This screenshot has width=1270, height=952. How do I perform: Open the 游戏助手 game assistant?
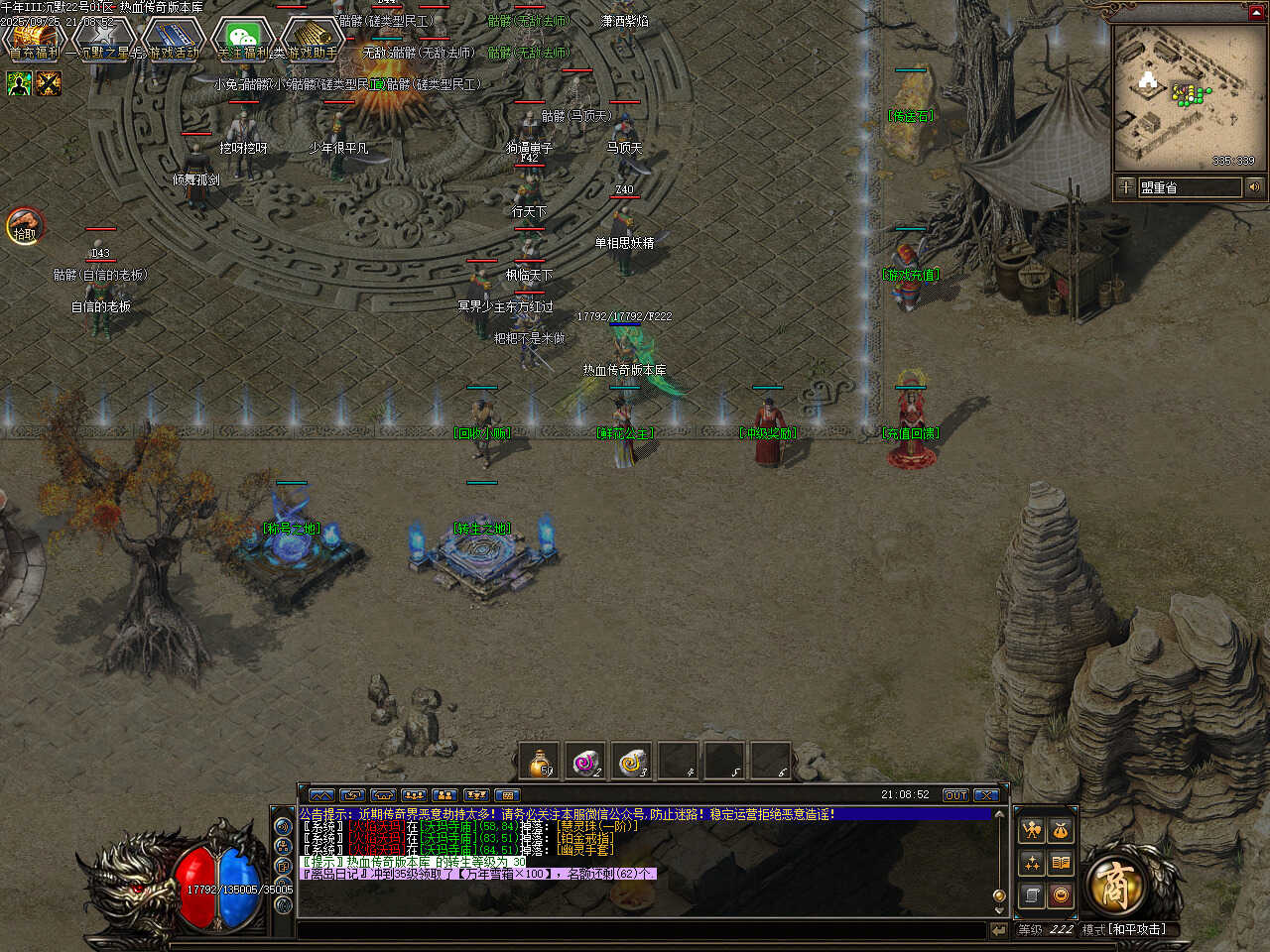(313, 40)
